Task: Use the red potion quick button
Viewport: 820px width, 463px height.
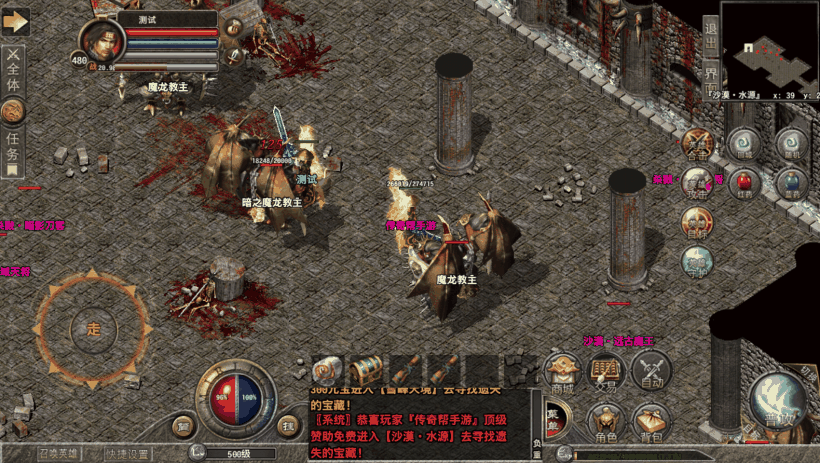Action: coord(743,183)
